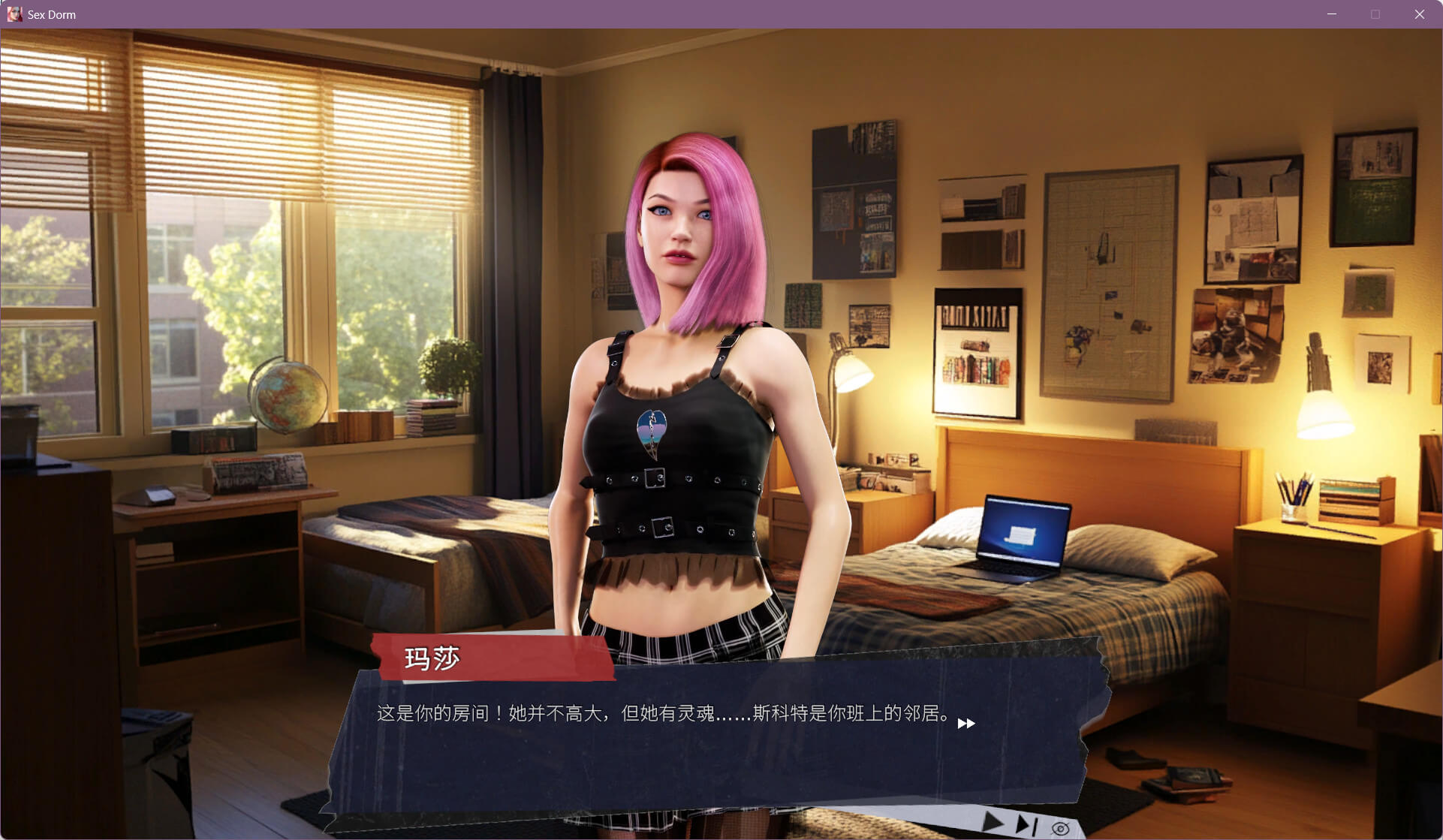
Task: Hide the dialogue box with the eye icon
Action: point(1060,829)
